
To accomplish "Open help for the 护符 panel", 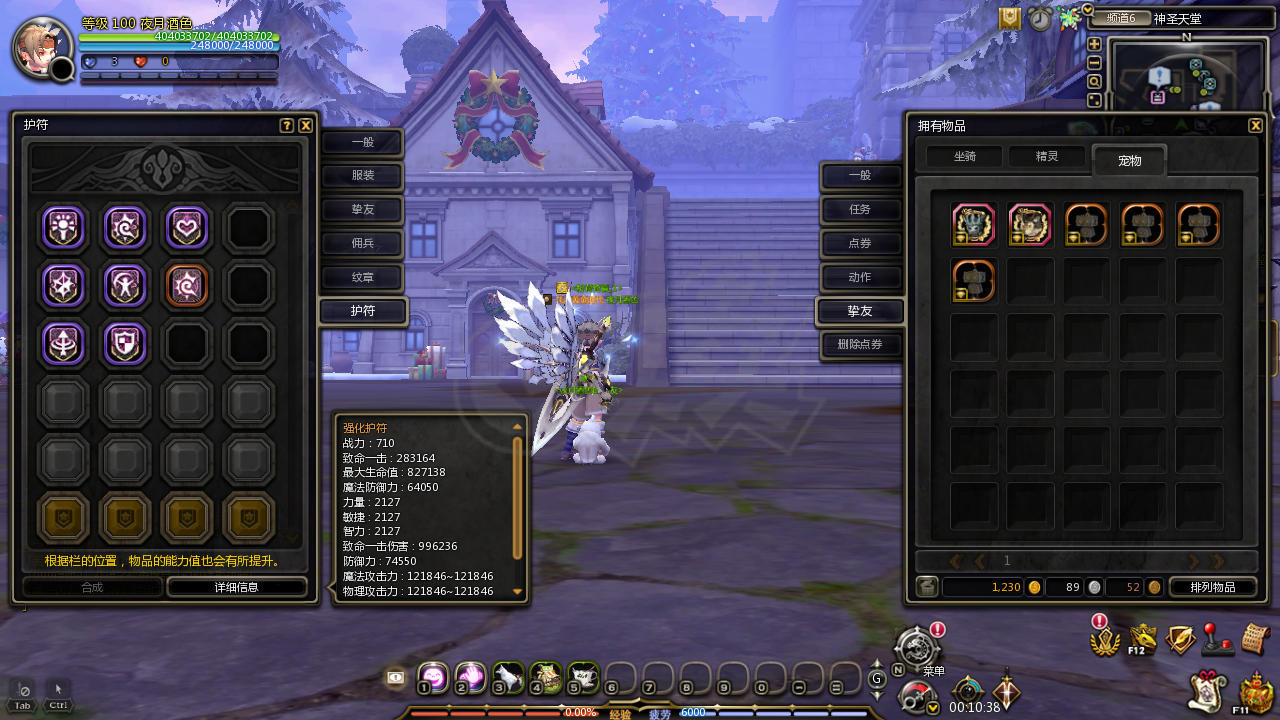I will point(287,125).
